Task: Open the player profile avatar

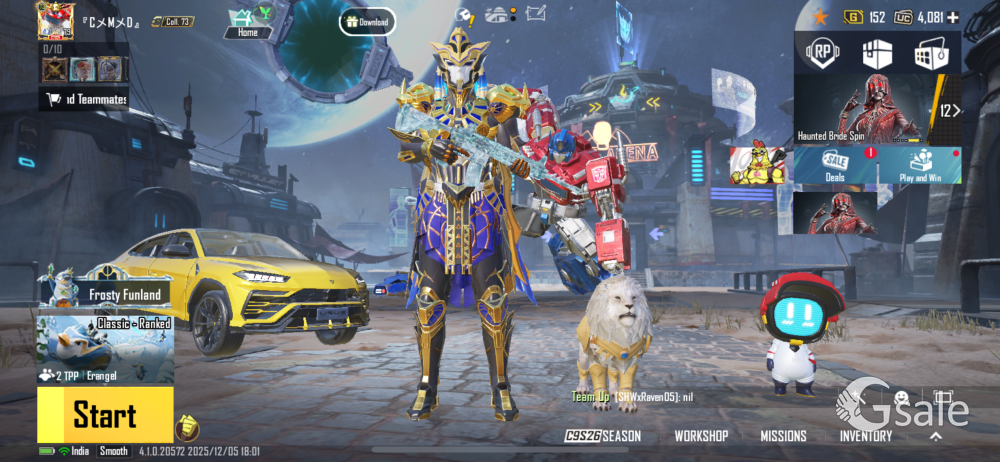Action: pyautogui.click(x=56, y=20)
